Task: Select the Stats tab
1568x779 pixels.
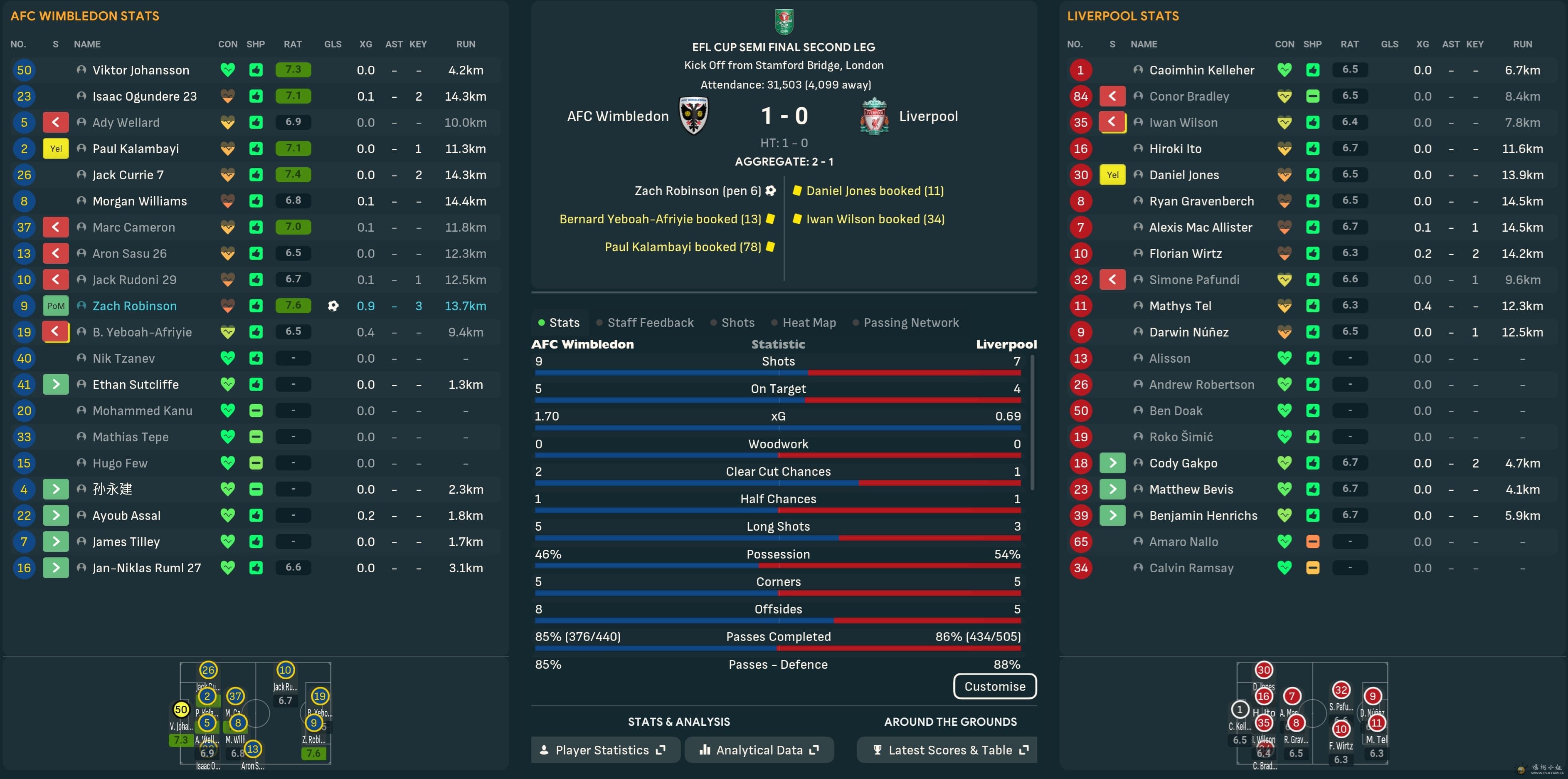Action: (x=564, y=323)
